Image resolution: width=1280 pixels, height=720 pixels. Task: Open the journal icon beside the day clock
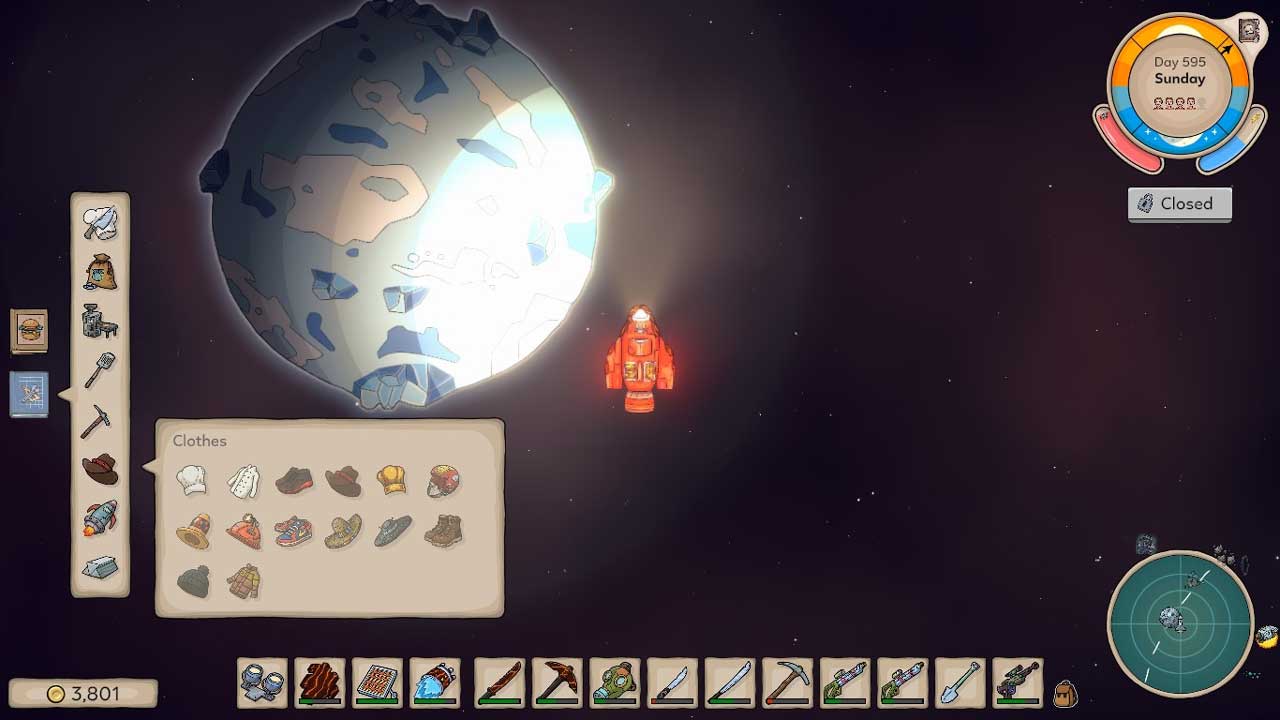pos(1248,30)
